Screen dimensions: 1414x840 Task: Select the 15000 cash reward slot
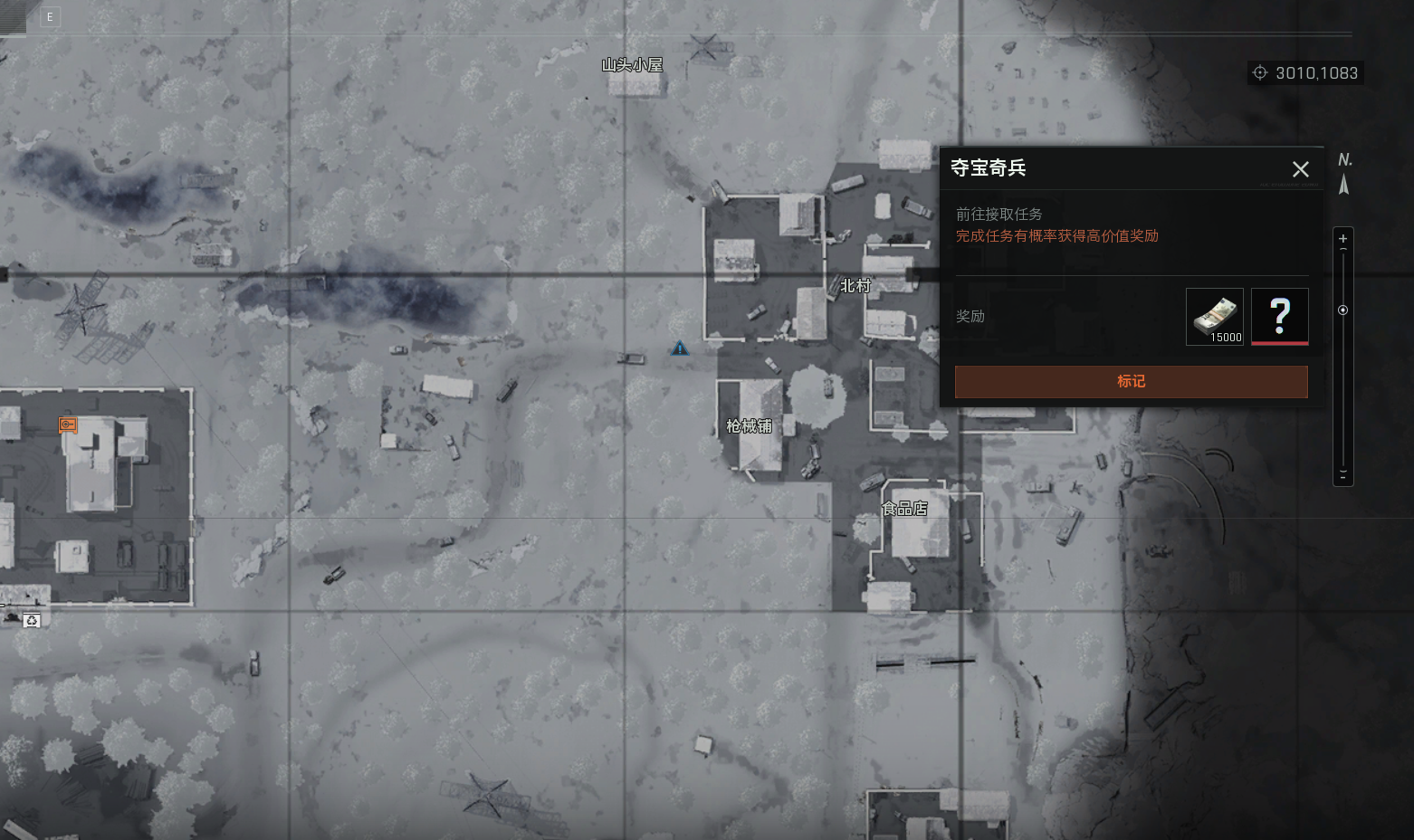[1214, 317]
